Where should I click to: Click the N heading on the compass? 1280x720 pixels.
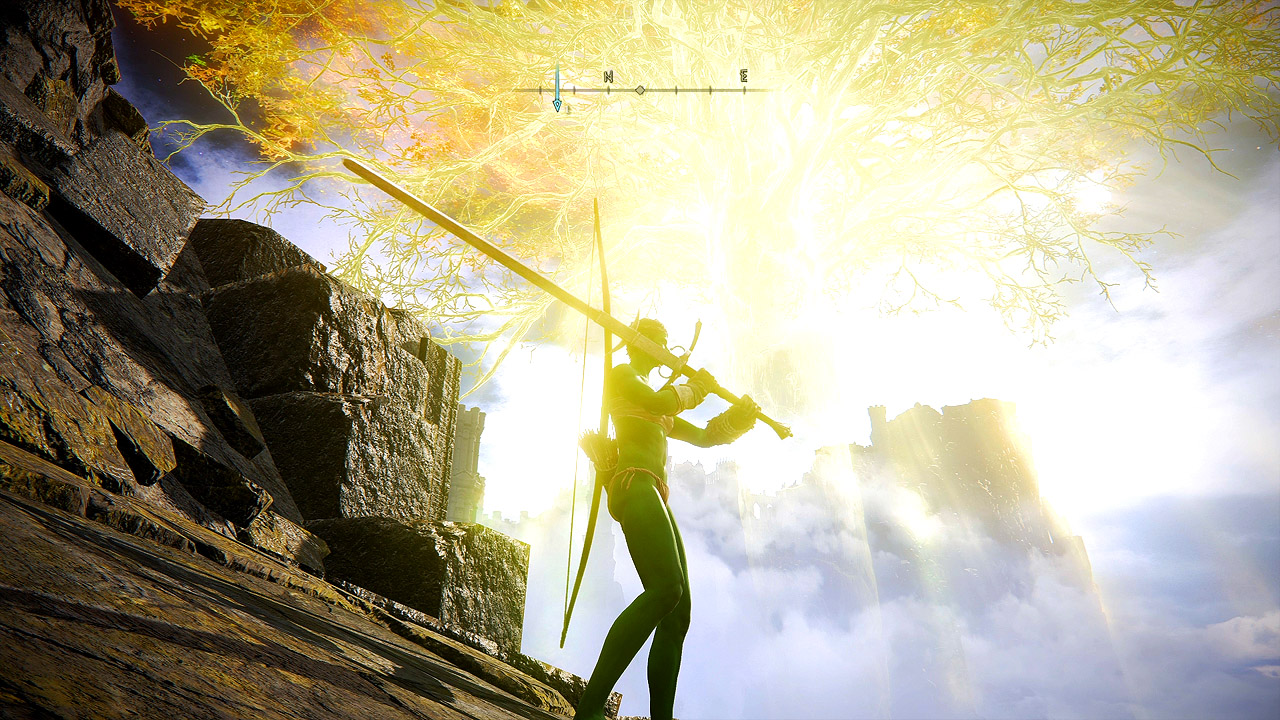[608, 76]
